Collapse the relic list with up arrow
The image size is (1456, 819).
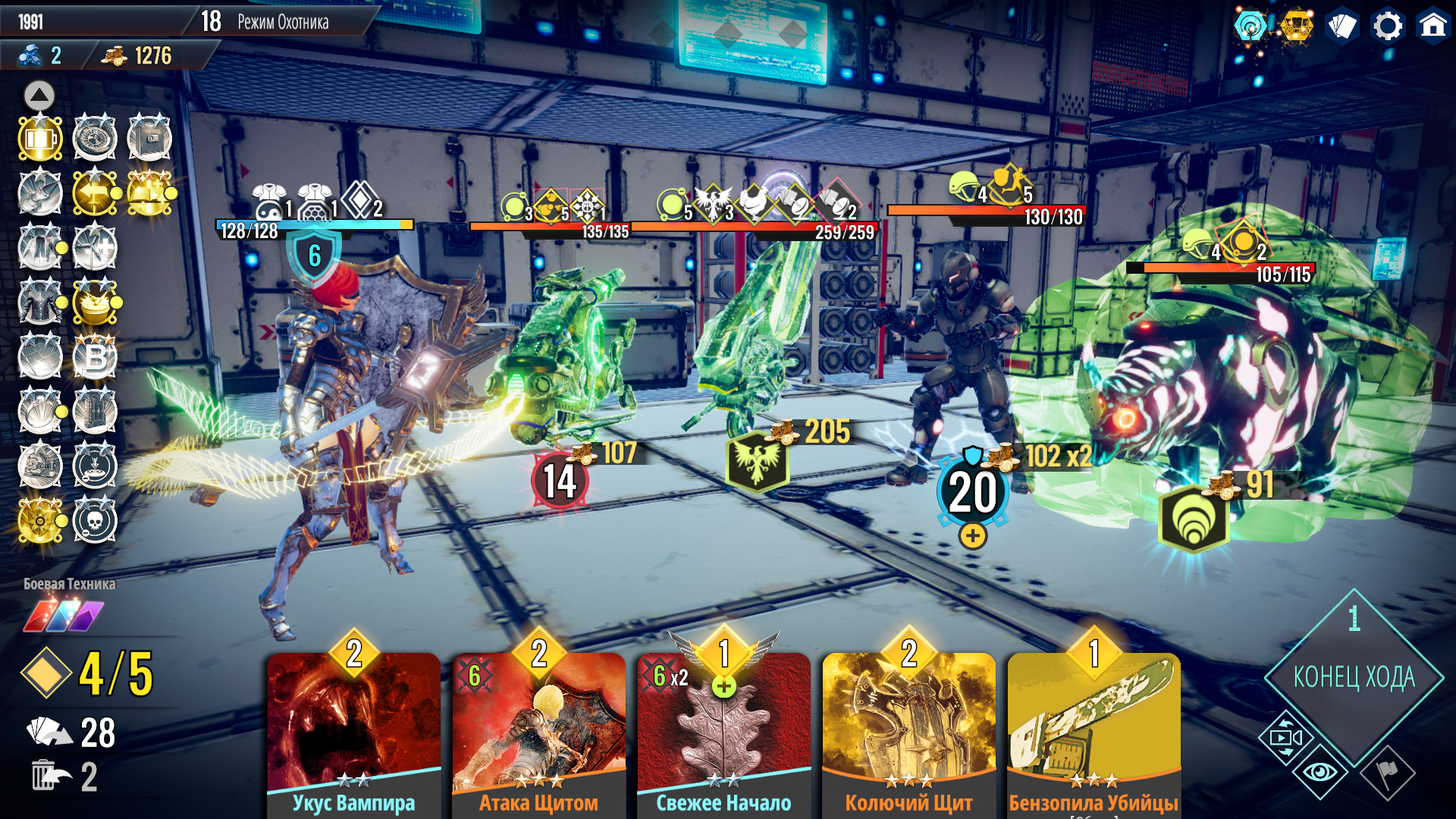point(39,96)
